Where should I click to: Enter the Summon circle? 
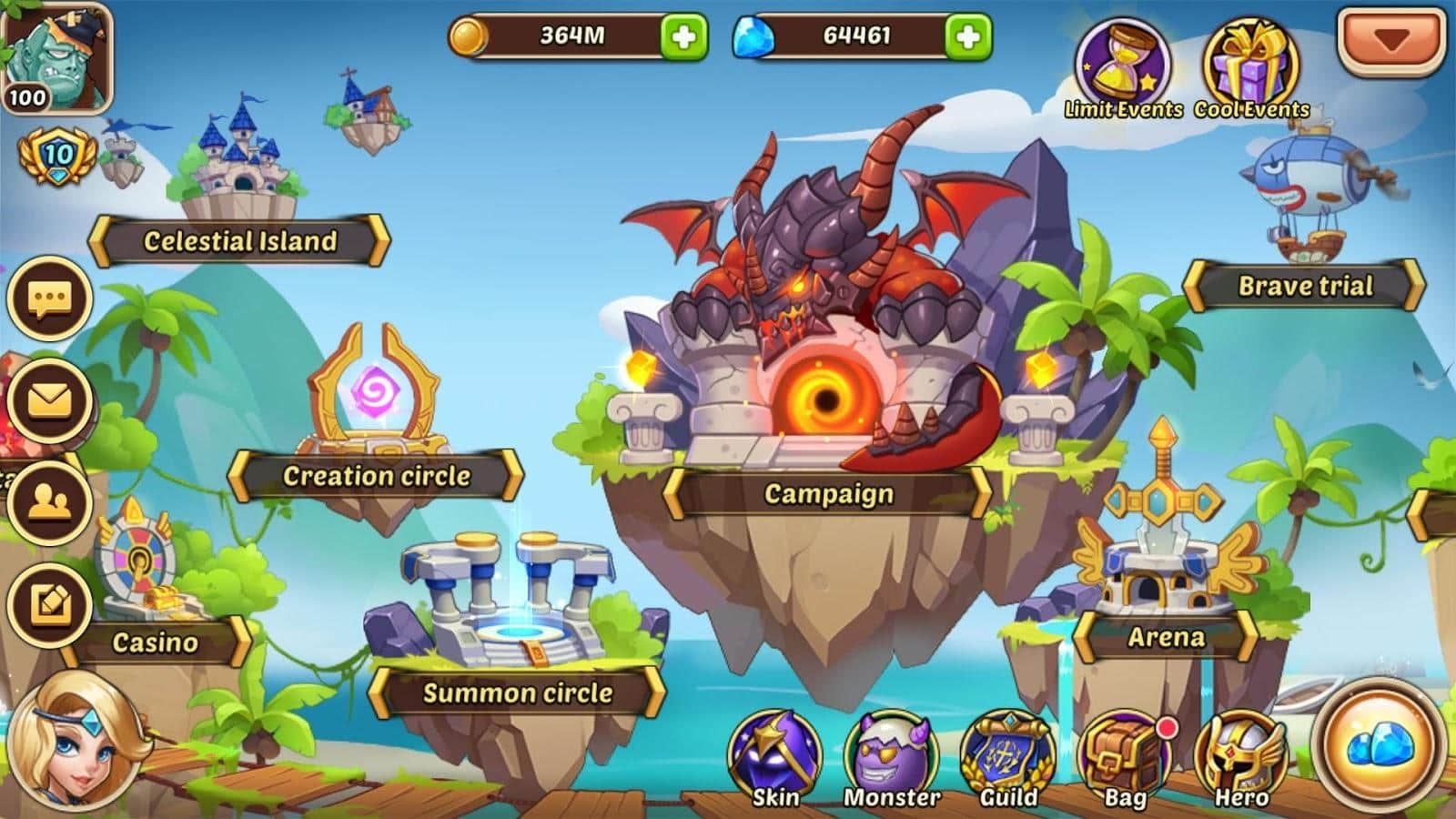point(517,693)
